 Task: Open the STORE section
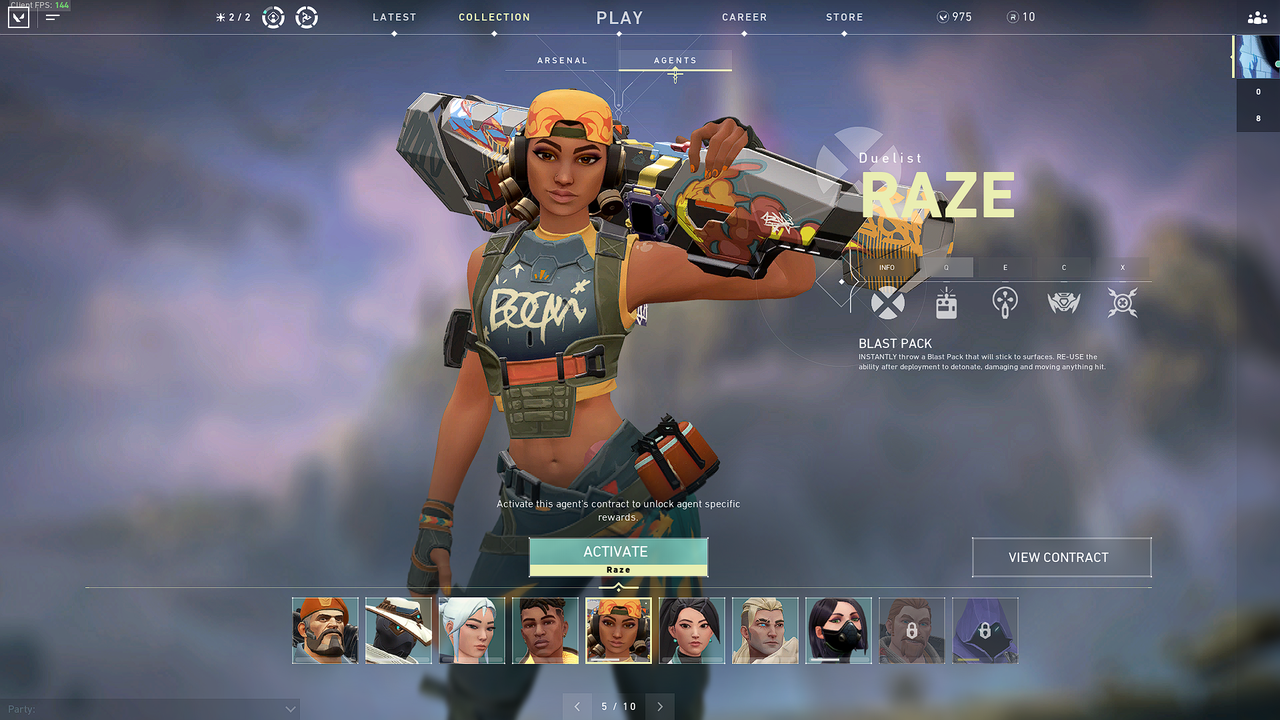pyautogui.click(x=844, y=17)
